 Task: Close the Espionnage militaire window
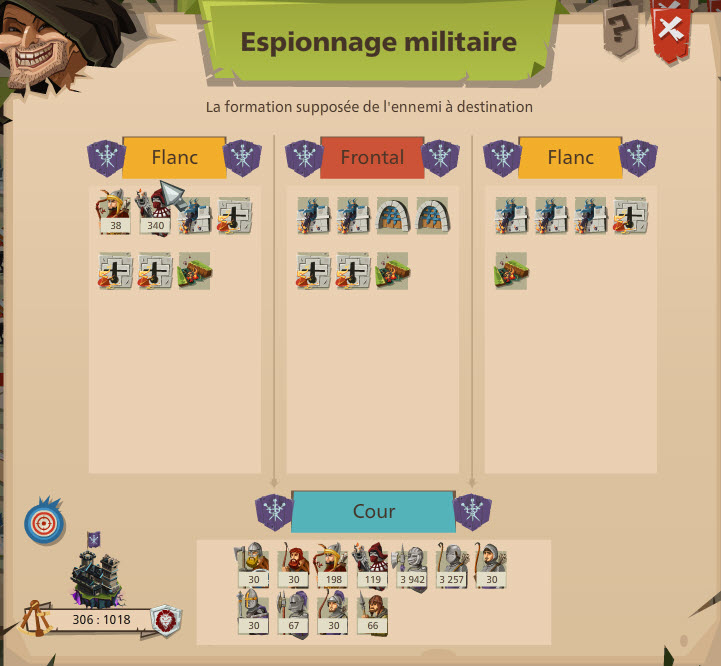[x=671, y=33]
